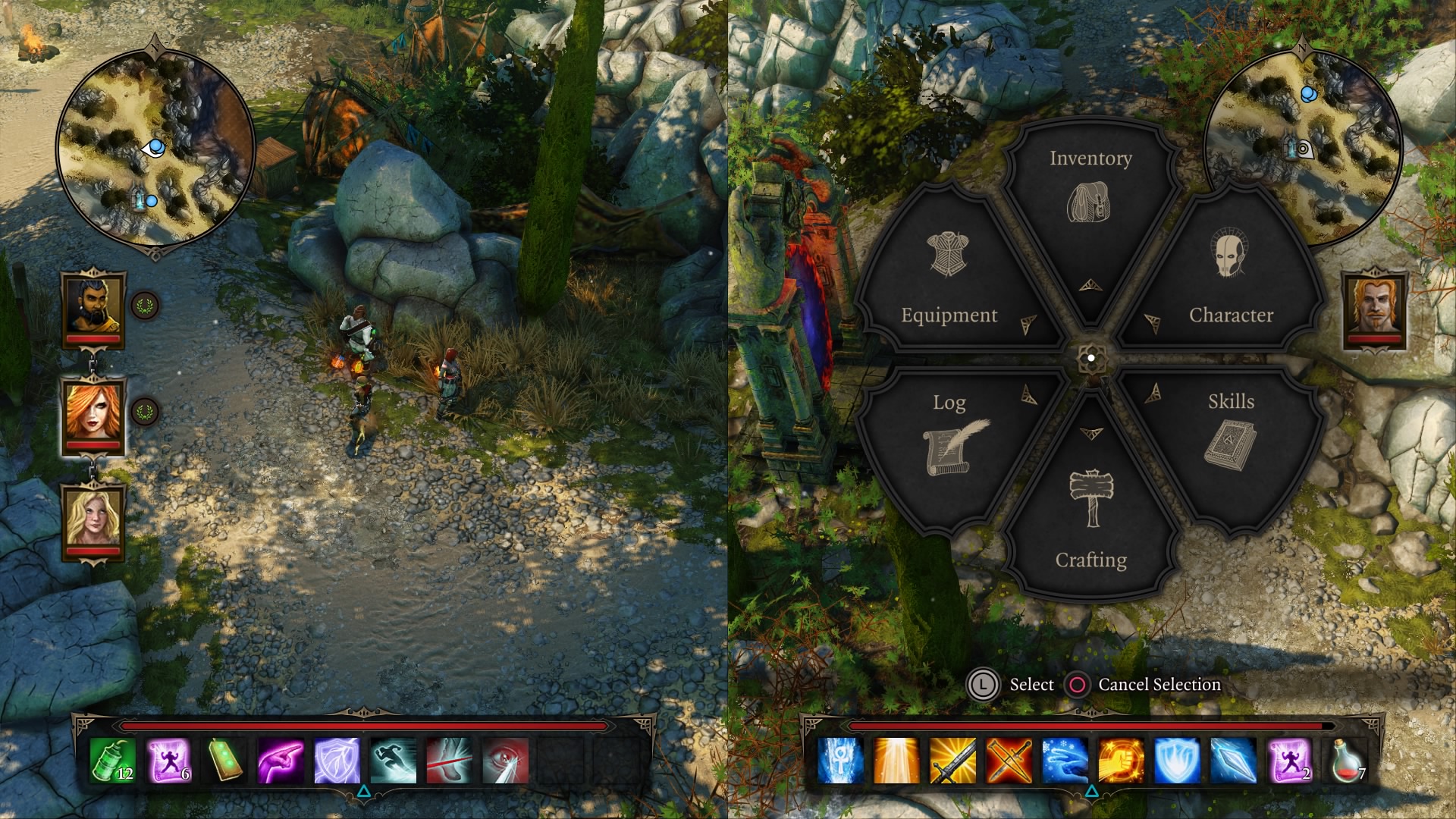Cast the blue ankh resurrection skill
1456x819 pixels.
point(840,761)
